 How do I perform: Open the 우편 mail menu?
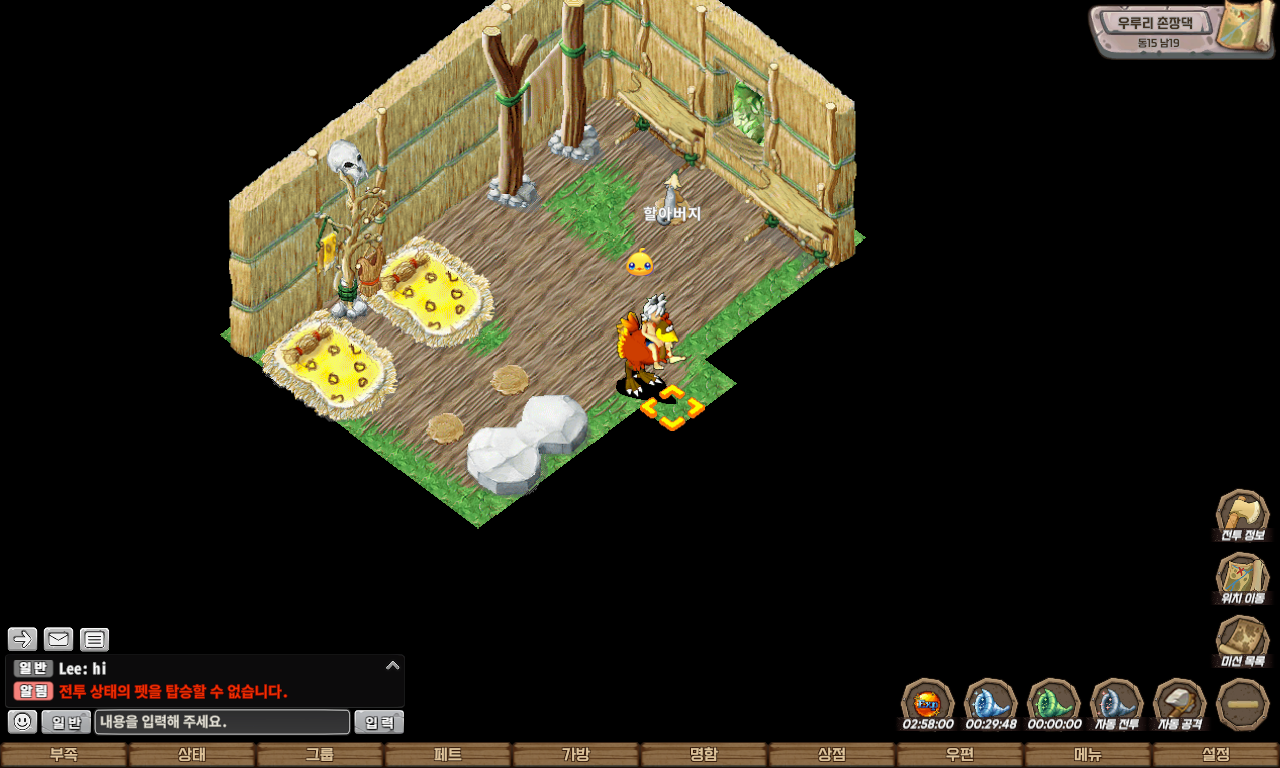click(960, 755)
